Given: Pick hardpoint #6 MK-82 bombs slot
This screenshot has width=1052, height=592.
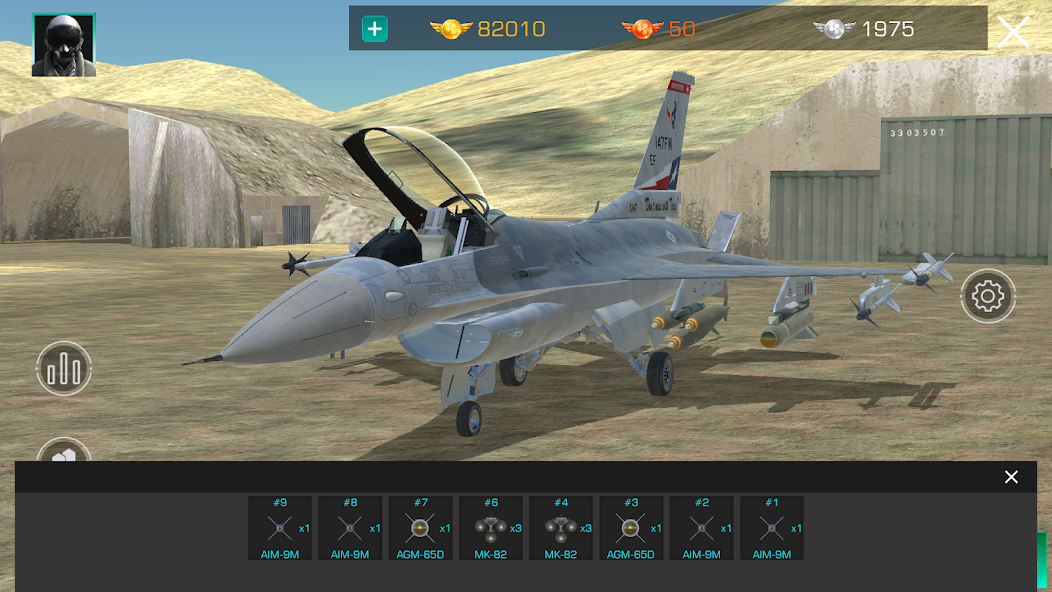Looking at the screenshot, I should (x=491, y=528).
